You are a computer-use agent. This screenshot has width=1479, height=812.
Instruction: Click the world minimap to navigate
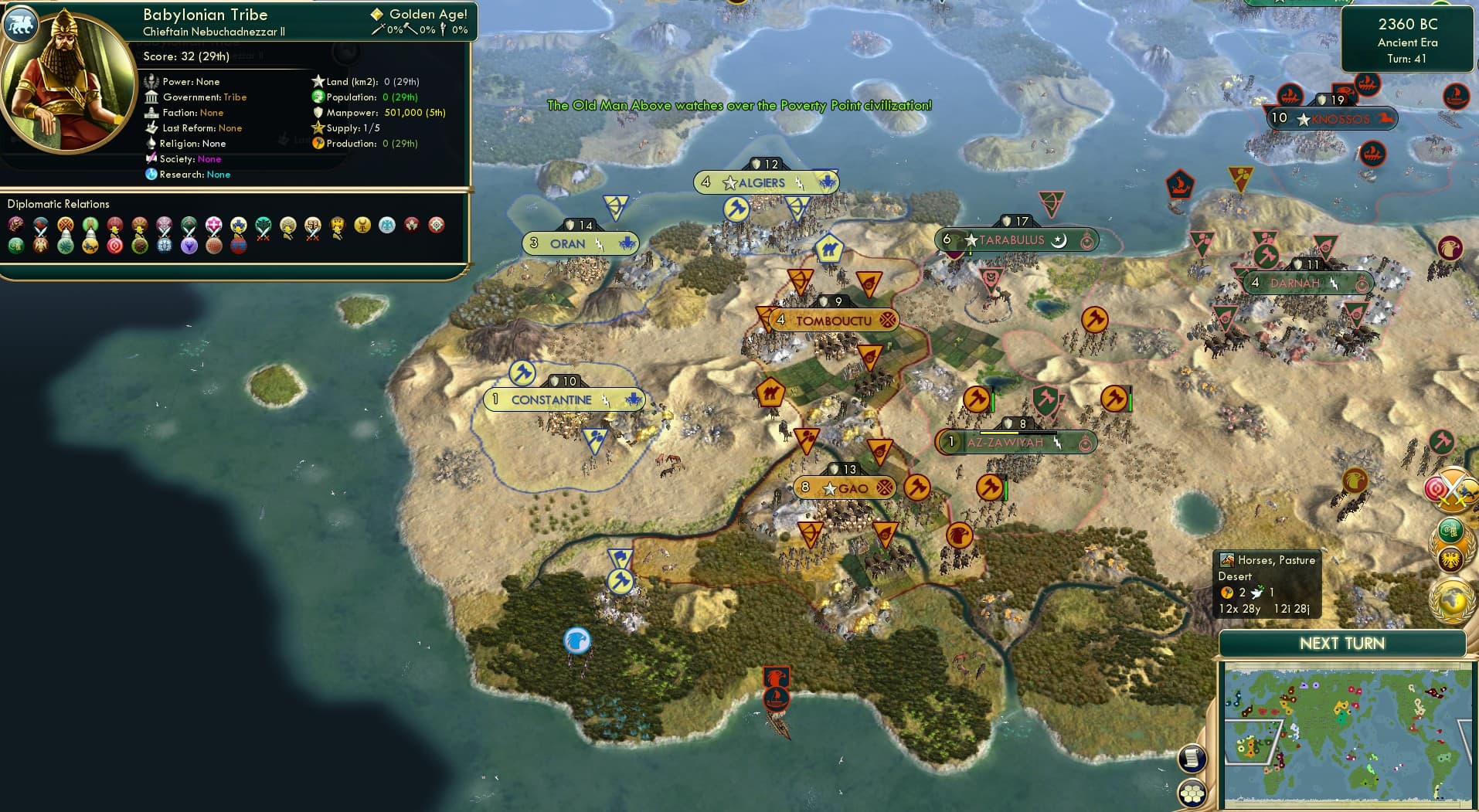1348,734
